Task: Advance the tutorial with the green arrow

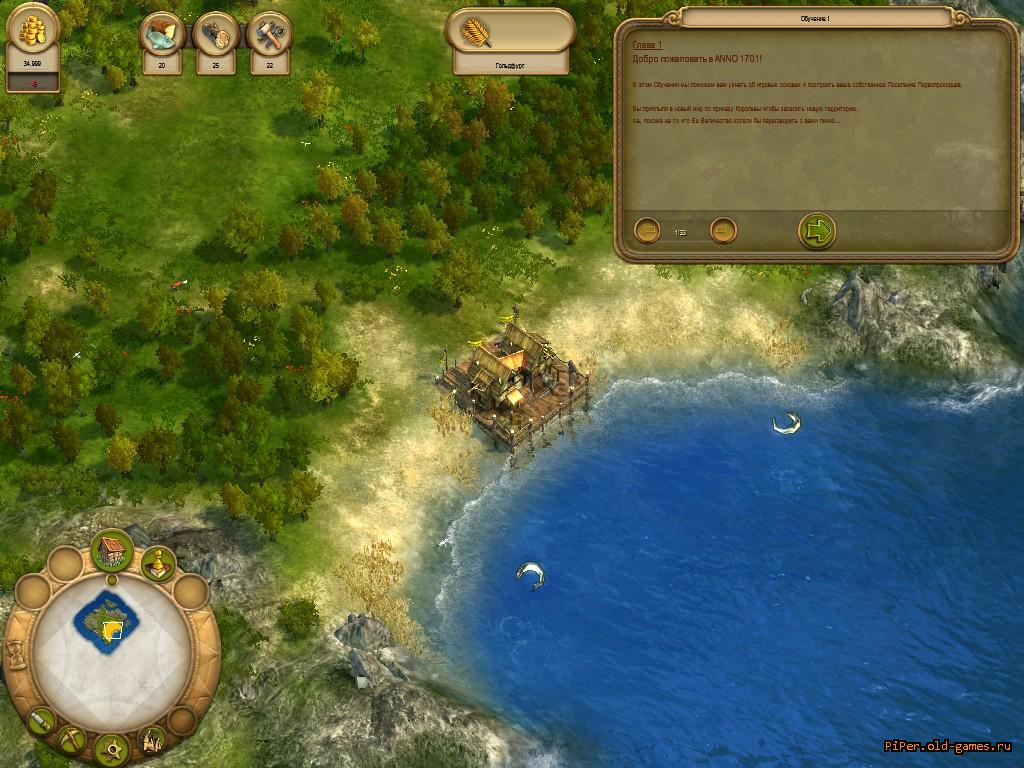Action: click(817, 231)
